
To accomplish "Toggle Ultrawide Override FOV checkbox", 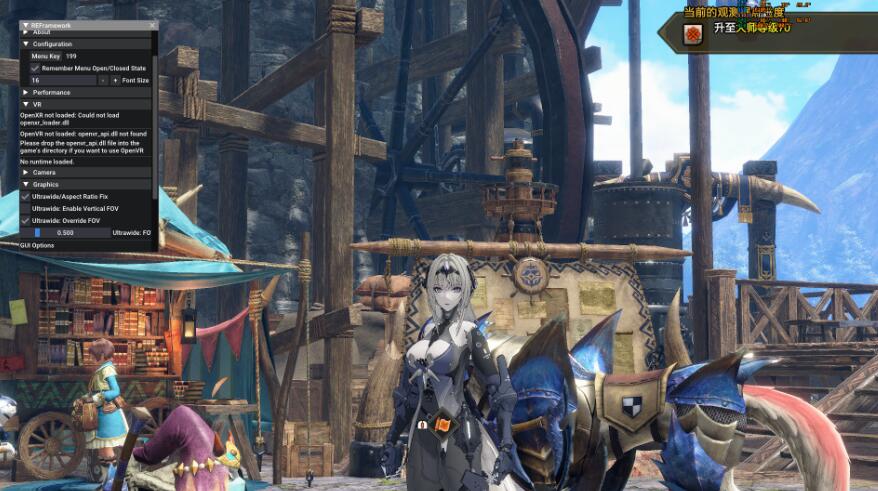I will coord(26,220).
